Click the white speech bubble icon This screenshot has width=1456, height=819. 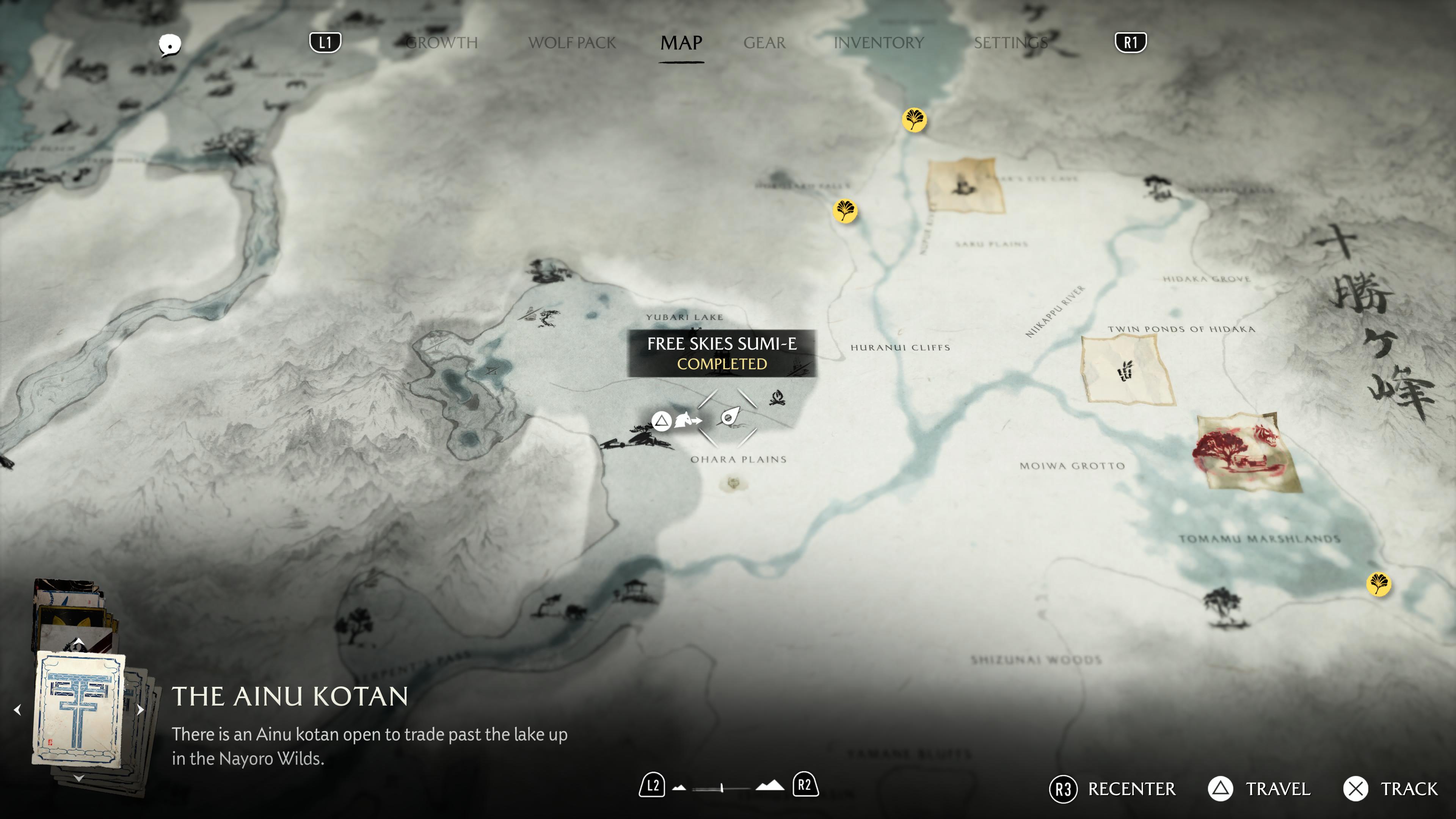pos(169,45)
